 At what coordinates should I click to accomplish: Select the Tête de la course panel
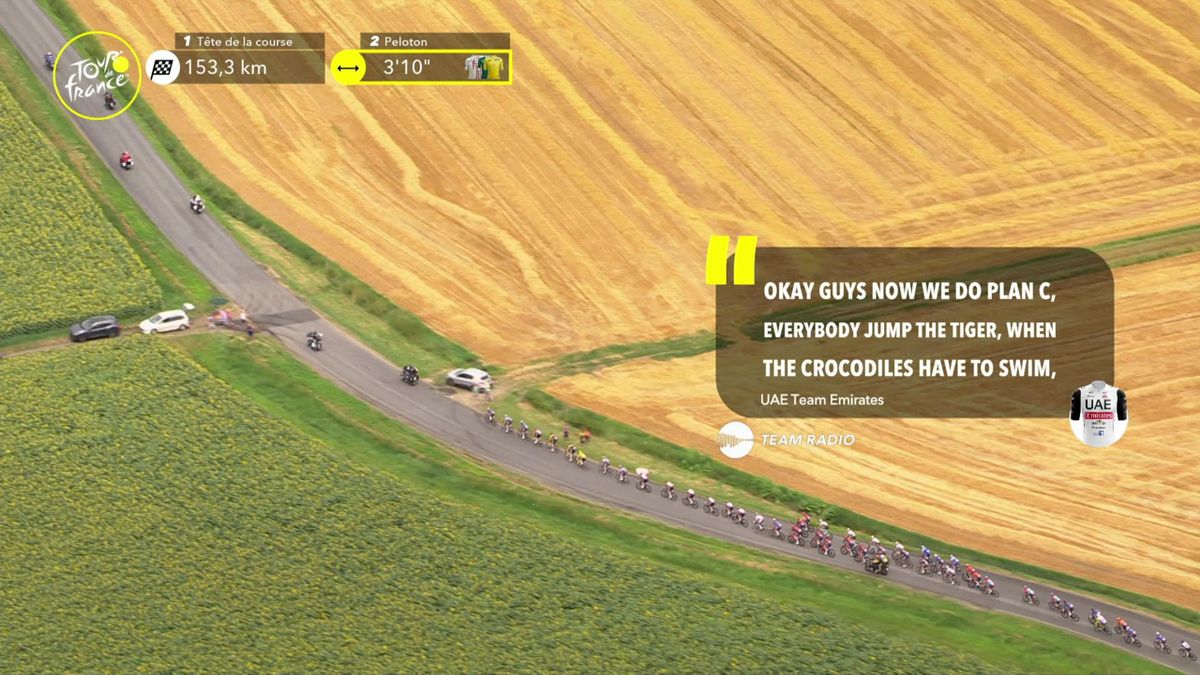[x=250, y=58]
